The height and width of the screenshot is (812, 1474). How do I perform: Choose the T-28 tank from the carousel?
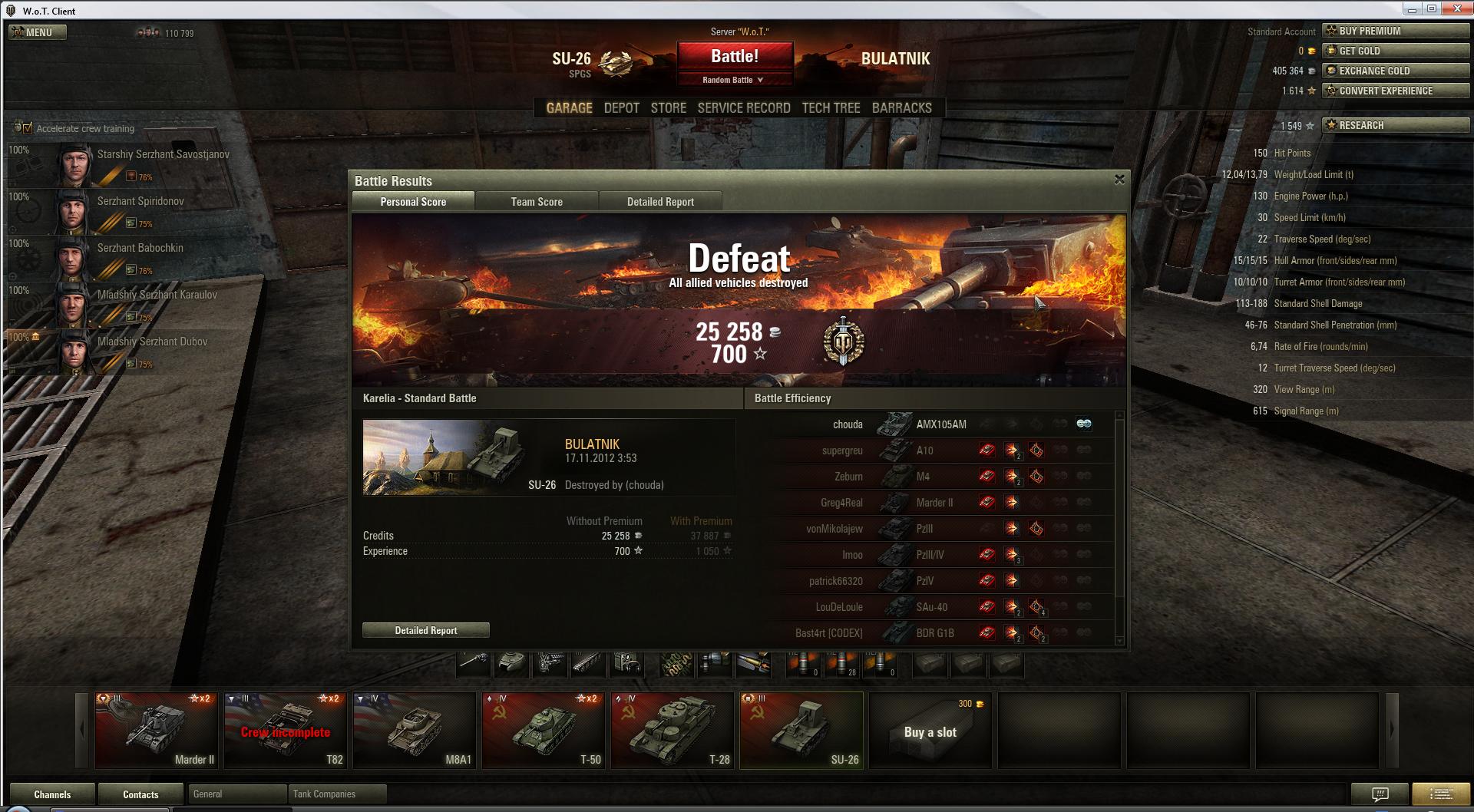point(673,730)
